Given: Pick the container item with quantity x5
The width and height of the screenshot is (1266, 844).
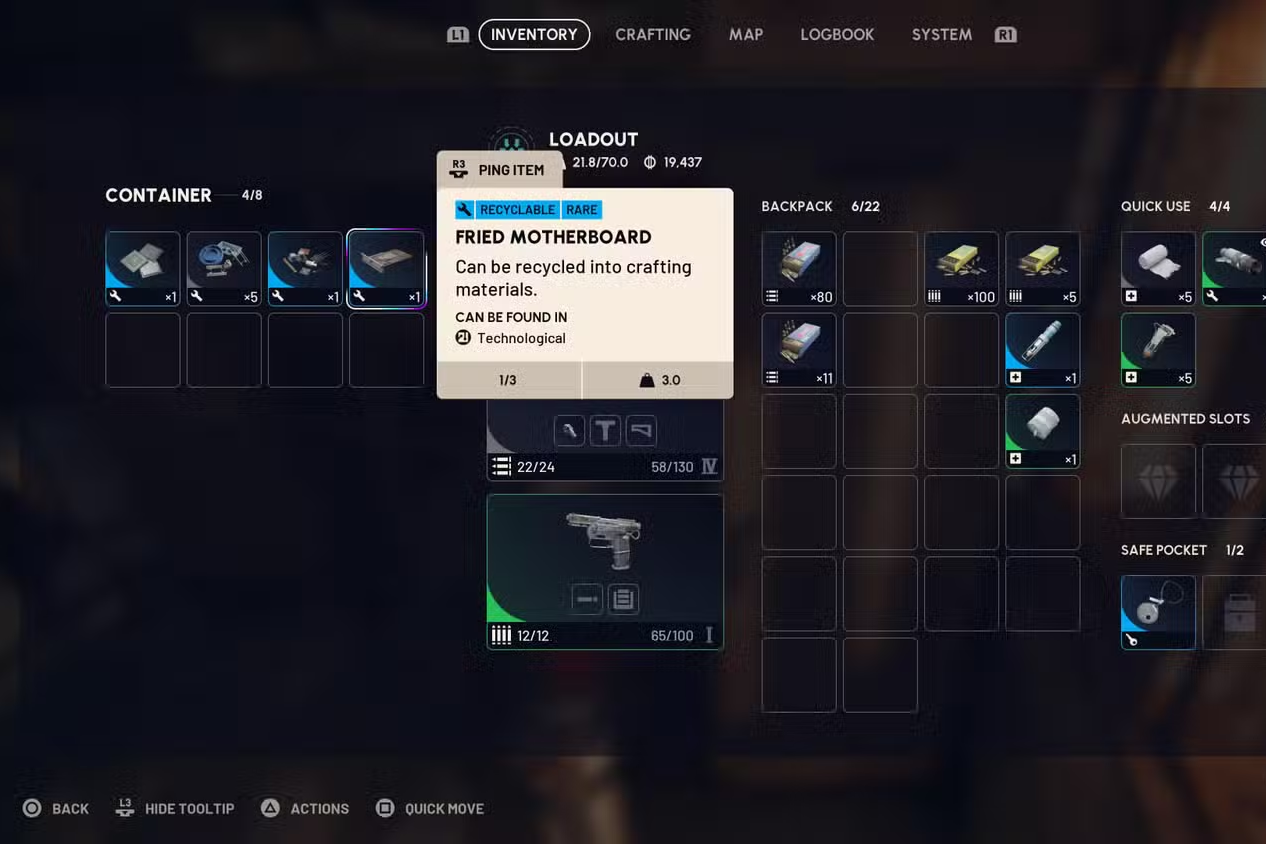Looking at the screenshot, I should [224, 268].
